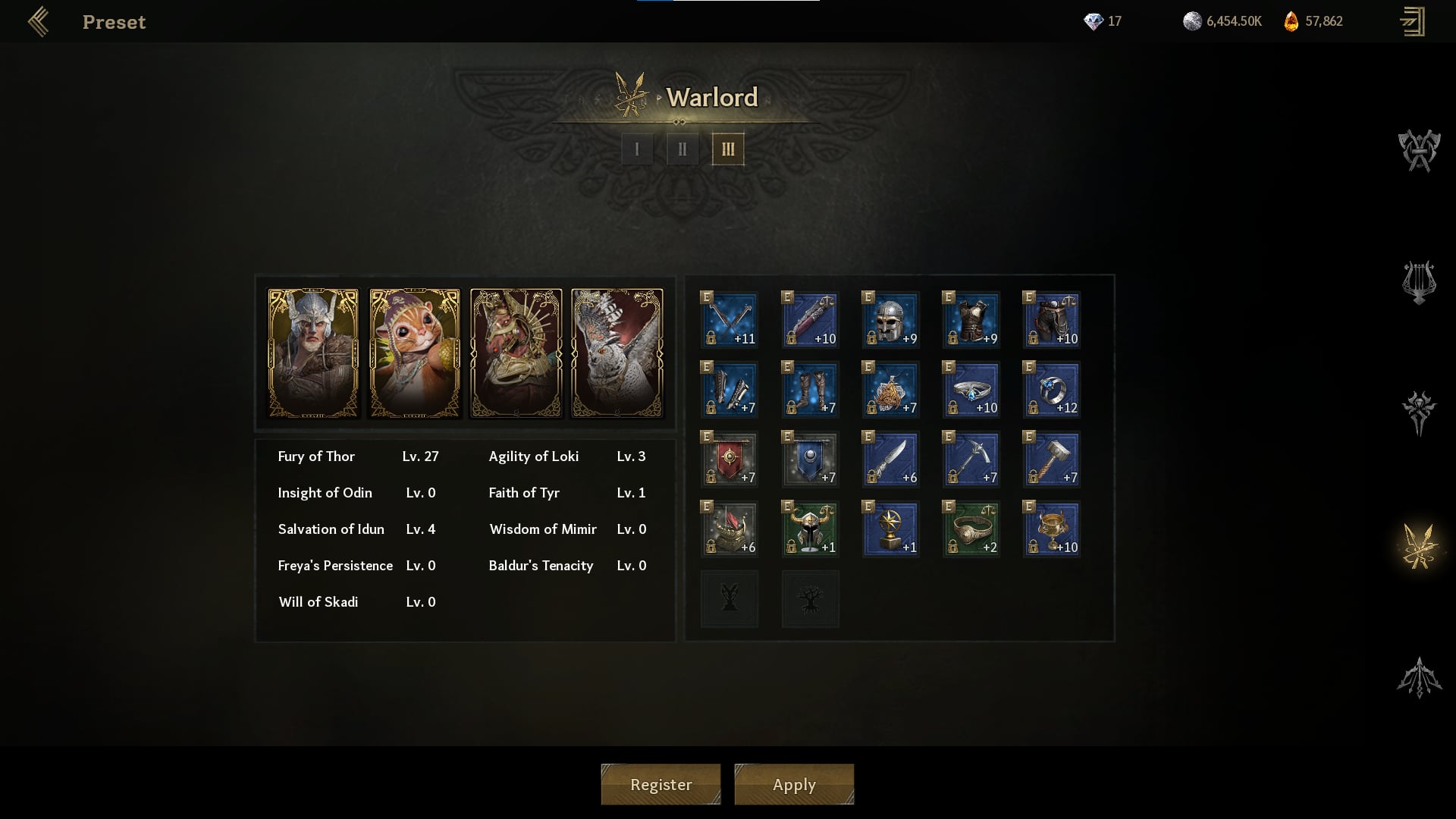Select the white owl card
Viewport: 1456px width, 819px height.
617,353
